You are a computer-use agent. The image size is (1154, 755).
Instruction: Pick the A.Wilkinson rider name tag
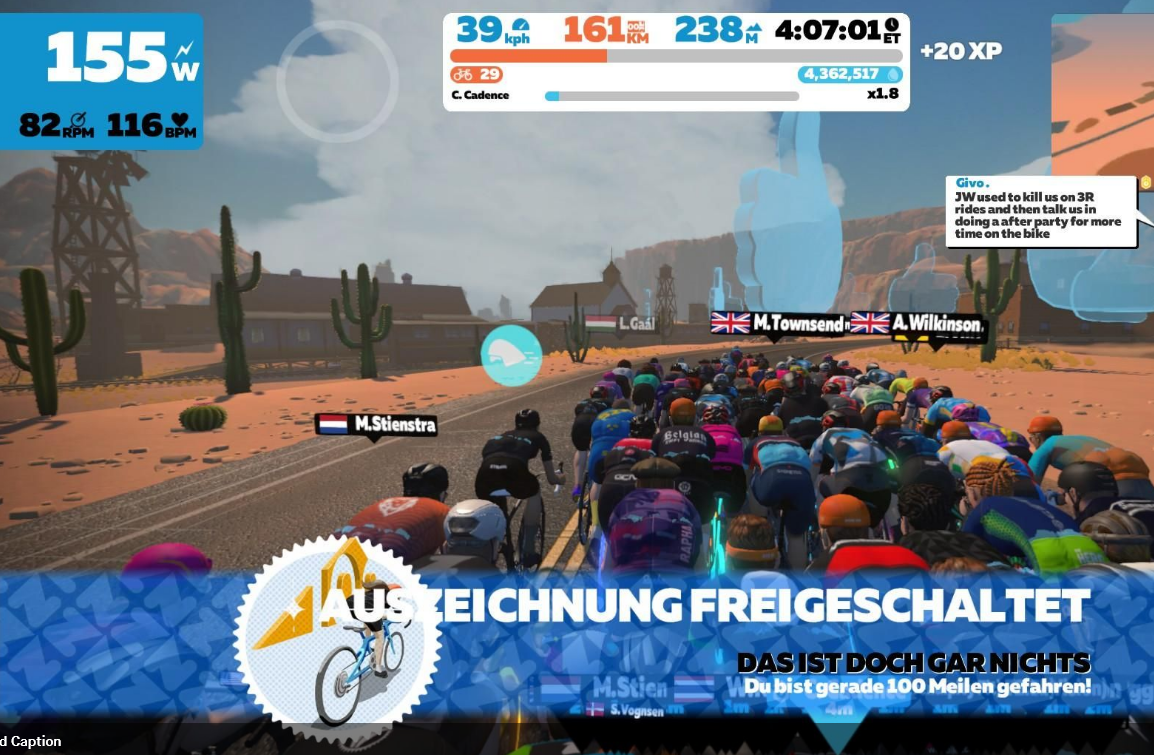pos(918,324)
